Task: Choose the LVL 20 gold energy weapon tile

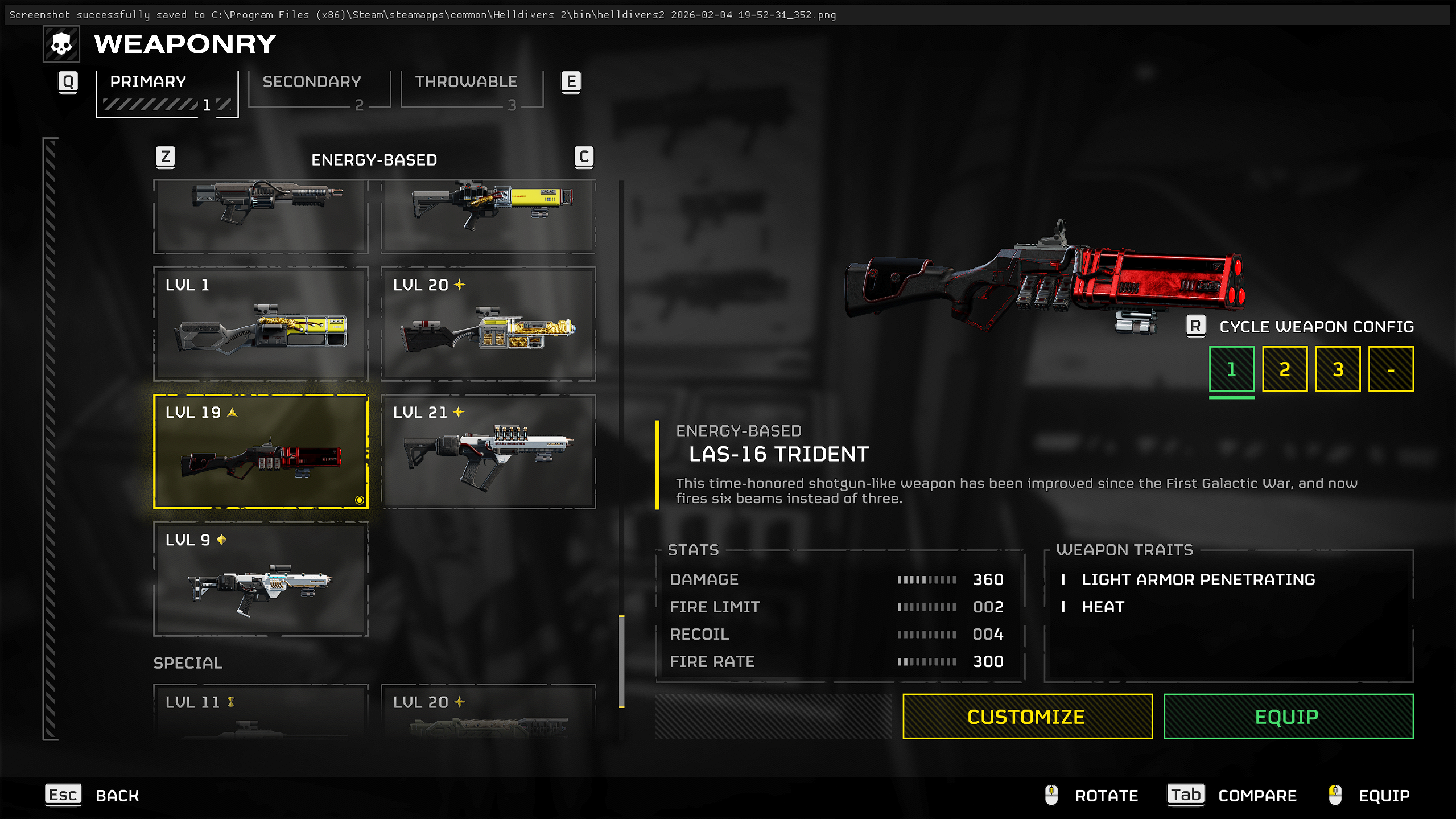Action: (488, 324)
